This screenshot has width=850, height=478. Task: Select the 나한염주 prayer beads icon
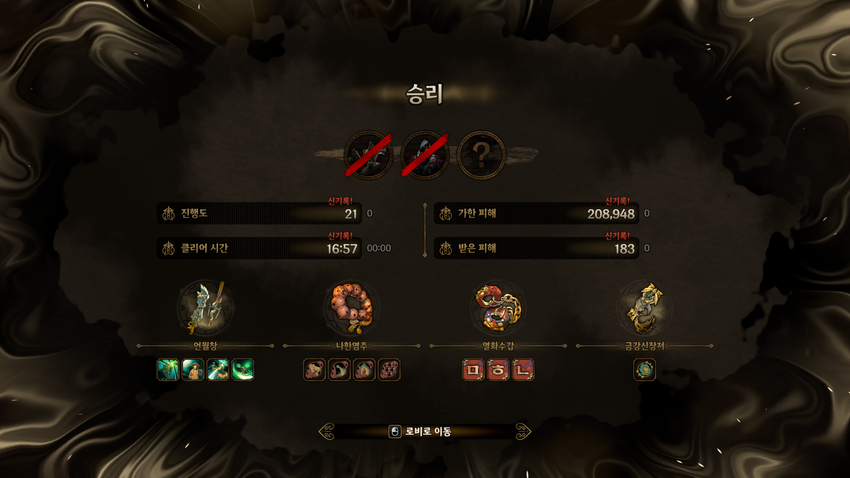351,307
